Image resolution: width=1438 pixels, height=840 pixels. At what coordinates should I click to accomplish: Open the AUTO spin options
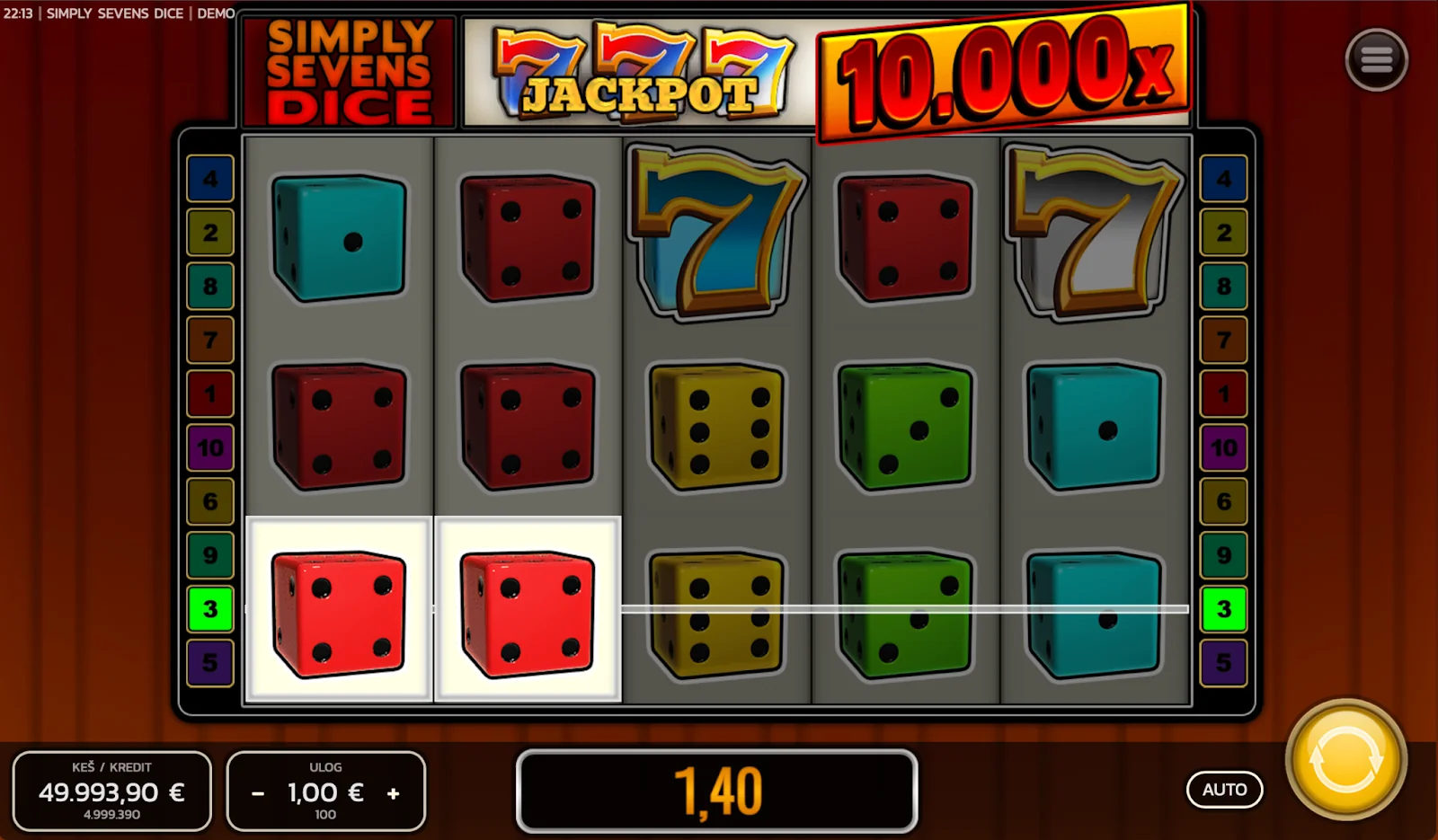pos(1224,790)
